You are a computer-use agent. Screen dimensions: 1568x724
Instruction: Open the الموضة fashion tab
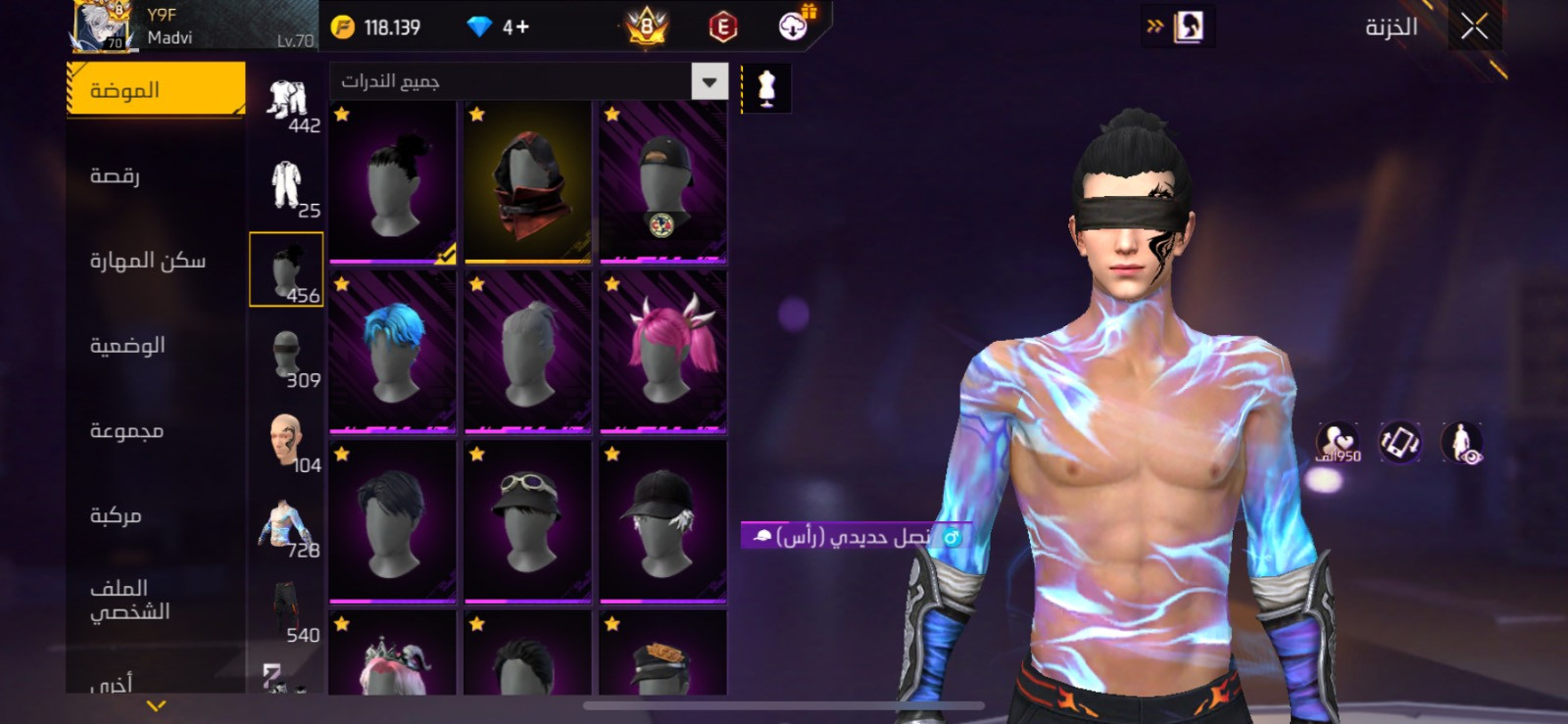[x=155, y=90]
